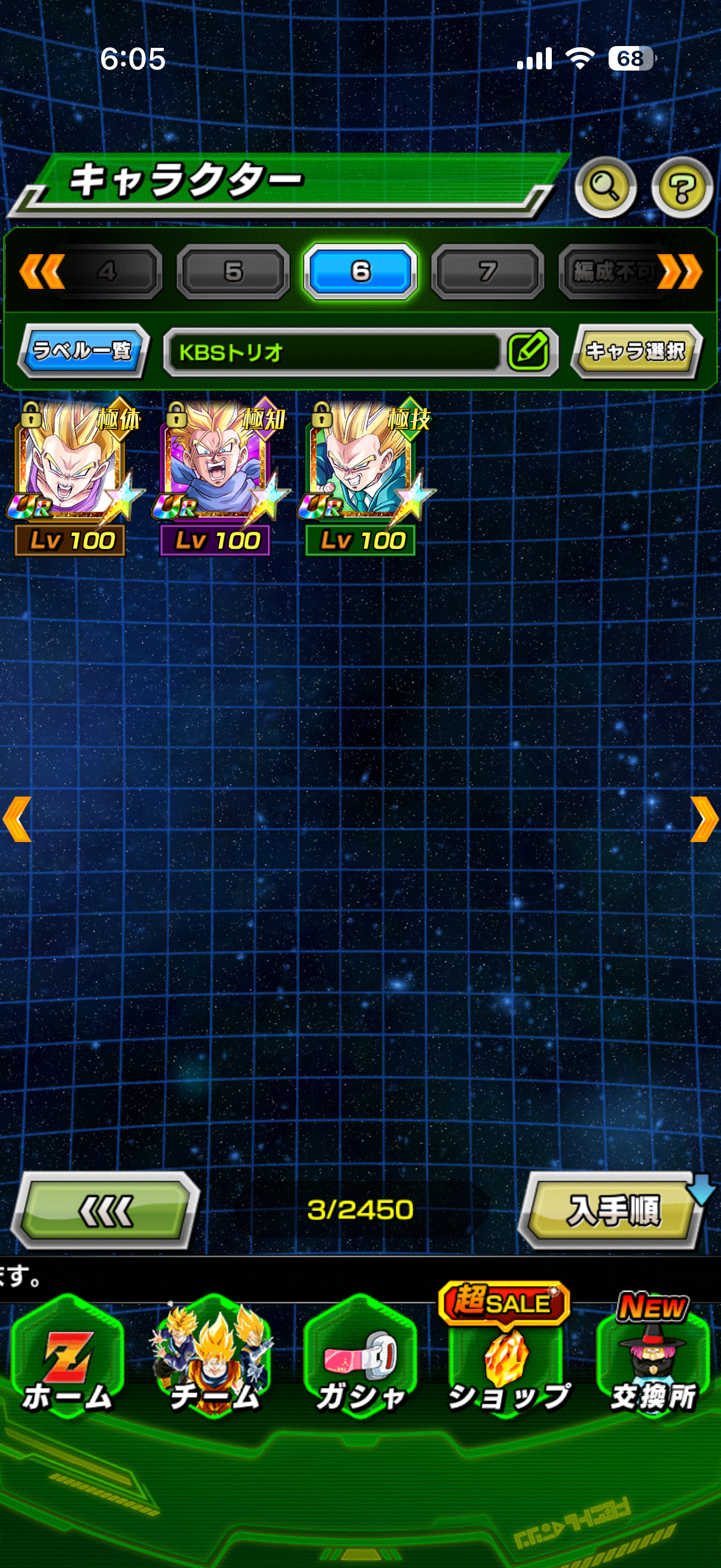This screenshot has height=1568, width=721.
Task: Open the magnifying glass search button
Action: 605,187
